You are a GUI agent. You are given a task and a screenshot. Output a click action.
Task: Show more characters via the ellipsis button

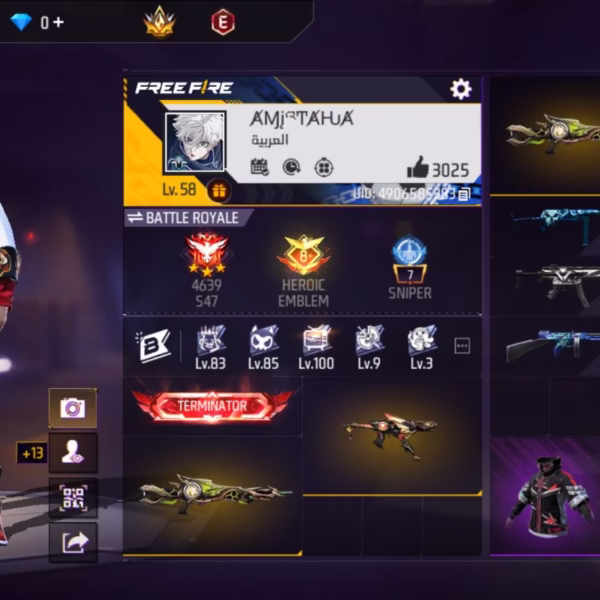point(462,345)
